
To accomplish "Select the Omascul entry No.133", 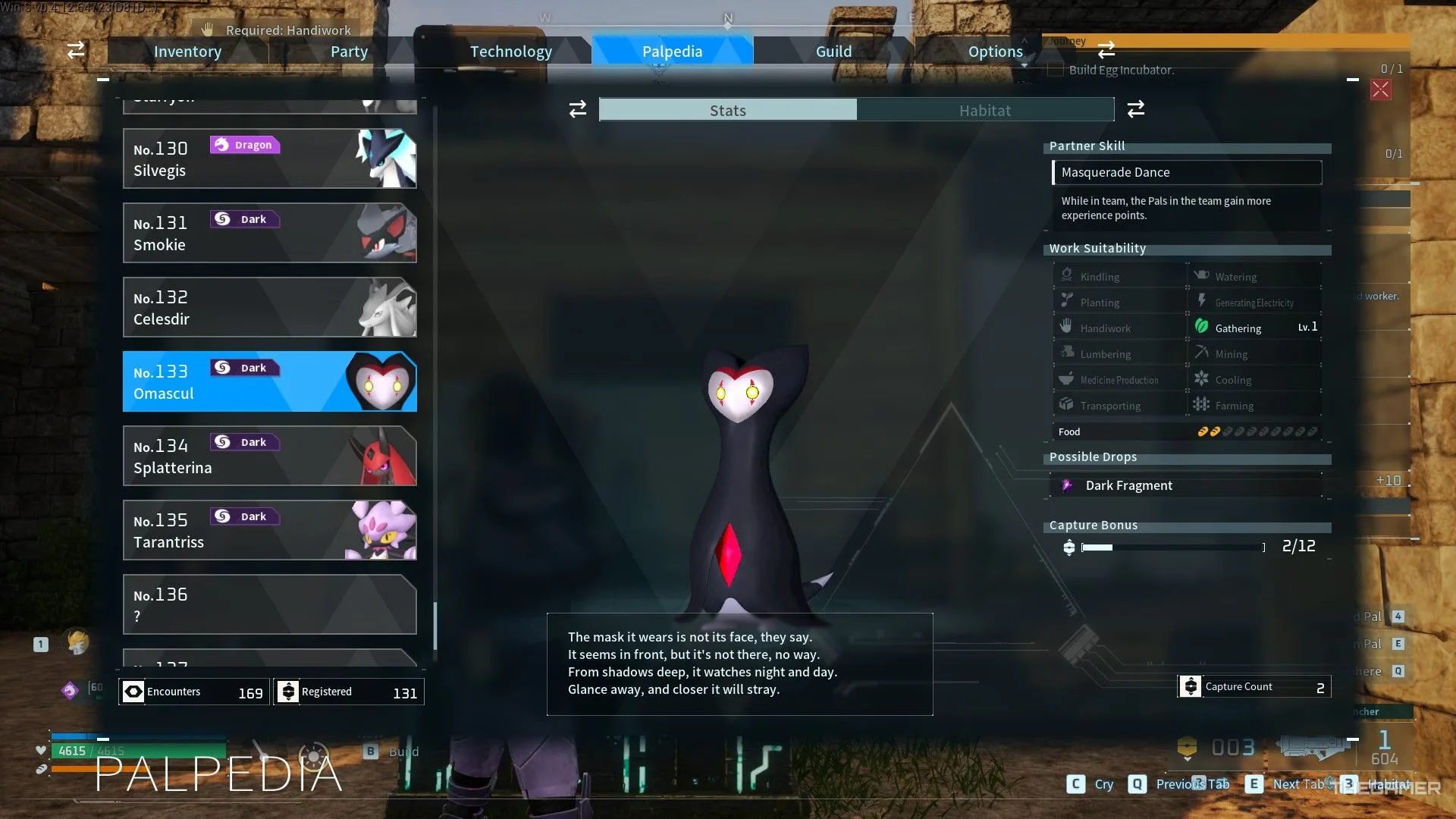I will tap(269, 381).
